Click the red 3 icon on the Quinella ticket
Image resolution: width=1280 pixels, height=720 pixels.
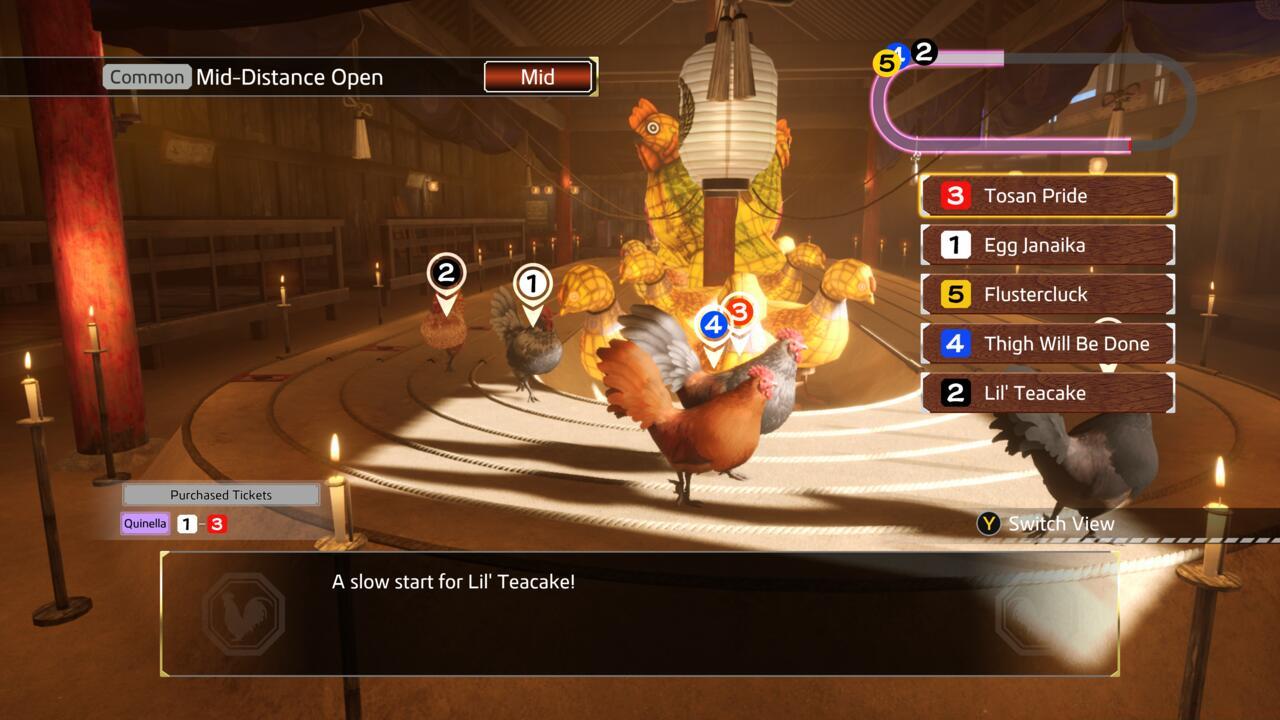tap(218, 522)
